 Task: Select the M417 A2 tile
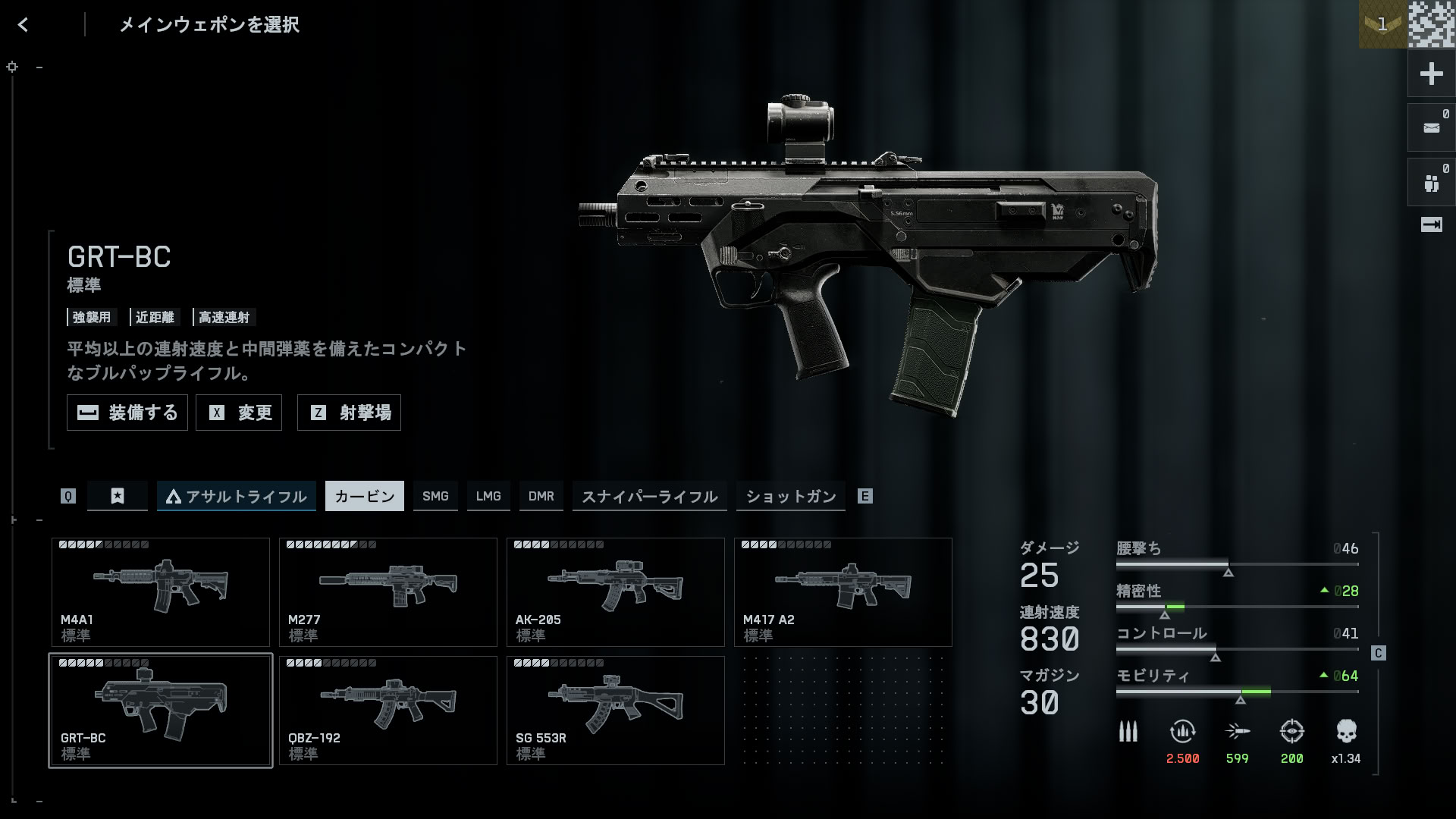tap(843, 591)
